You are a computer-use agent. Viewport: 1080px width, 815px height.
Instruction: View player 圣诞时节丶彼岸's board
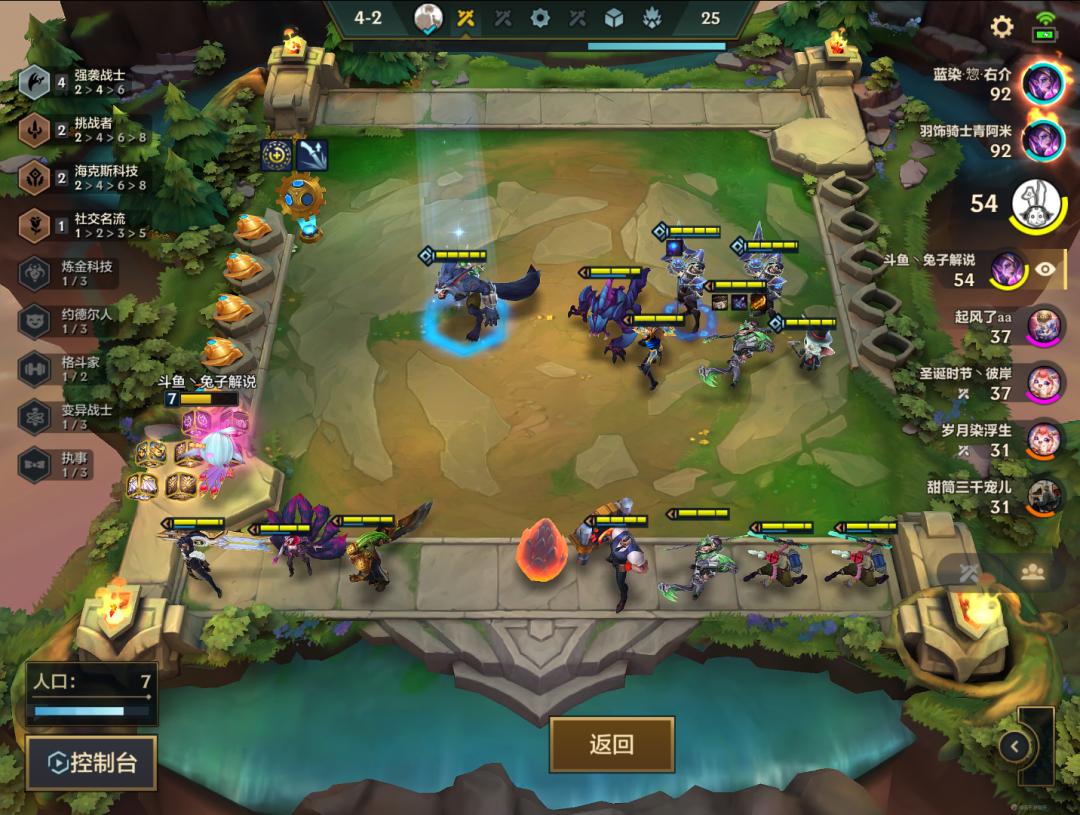1044,383
